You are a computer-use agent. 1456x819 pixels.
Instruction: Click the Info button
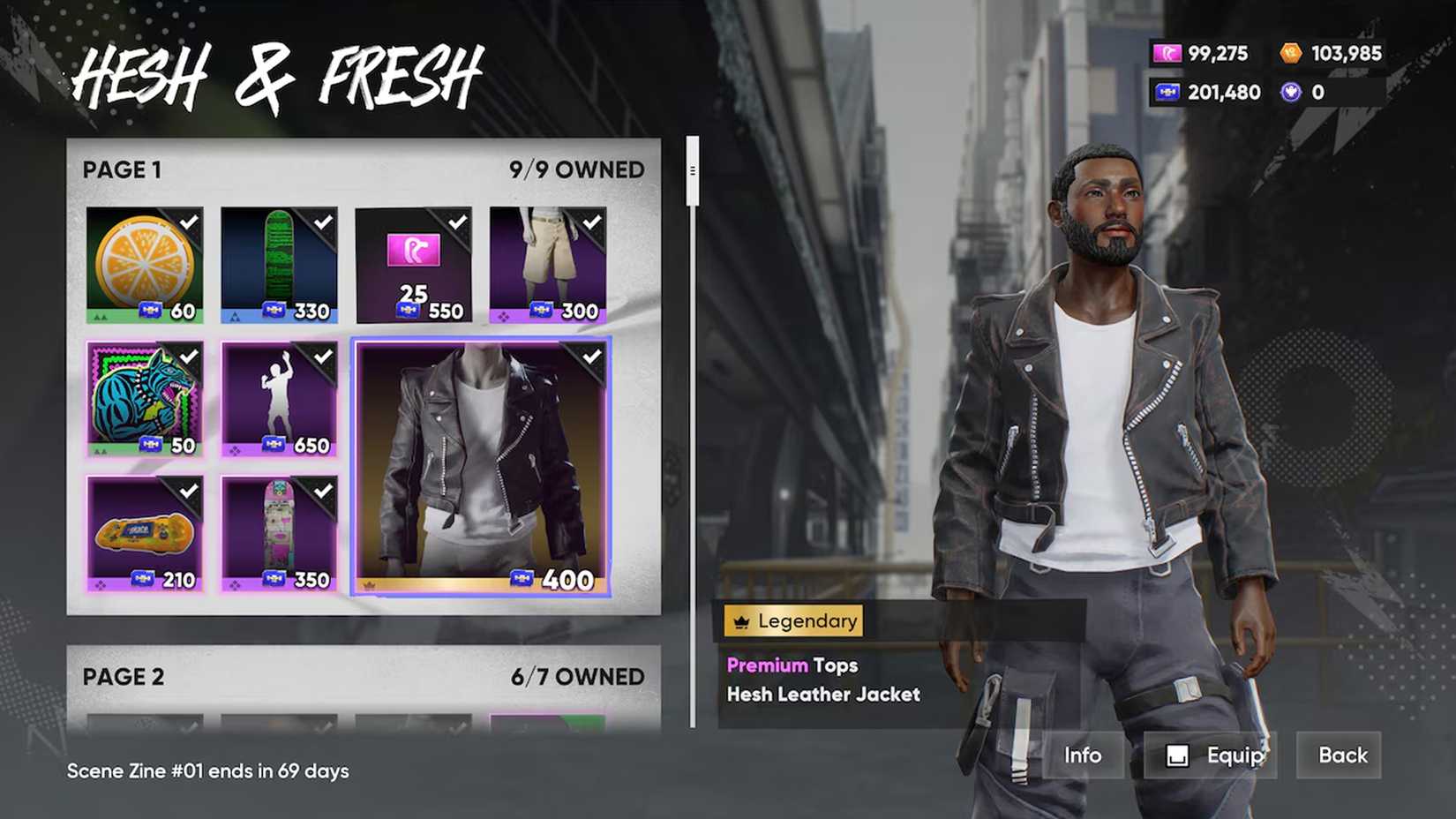tap(1084, 755)
